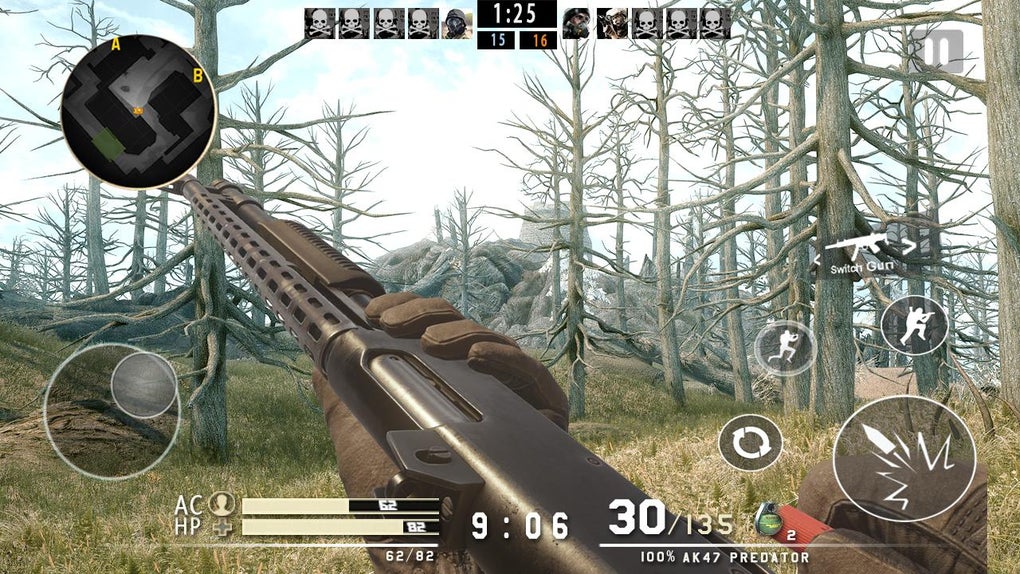Open the circular minimap
The height and width of the screenshot is (574, 1020).
(138, 110)
